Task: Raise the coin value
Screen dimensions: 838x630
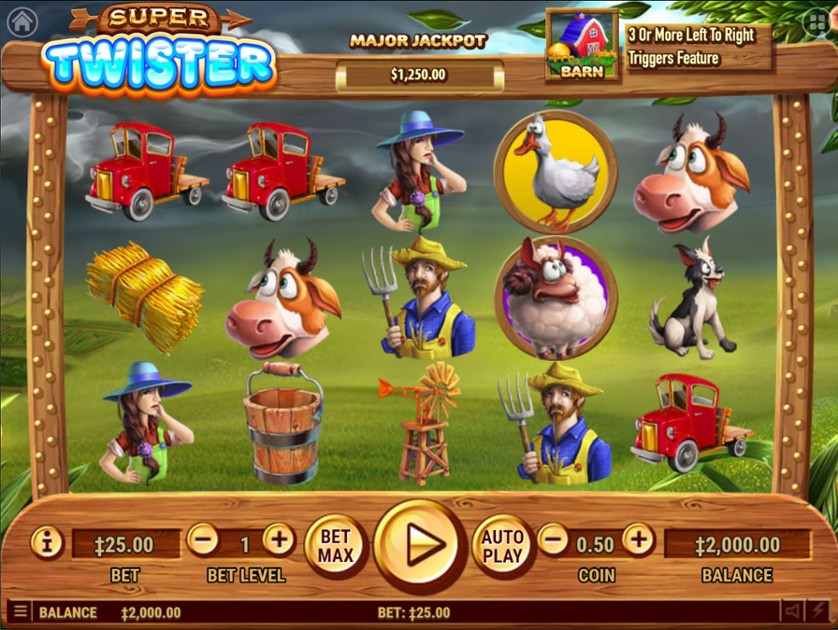Action: (x=638, y=541)
